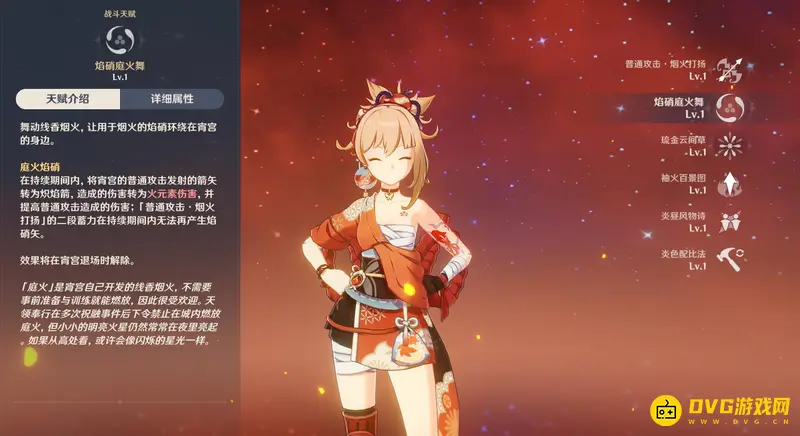Select the 炎昼风物诗 talent

(x=731, y=222)
